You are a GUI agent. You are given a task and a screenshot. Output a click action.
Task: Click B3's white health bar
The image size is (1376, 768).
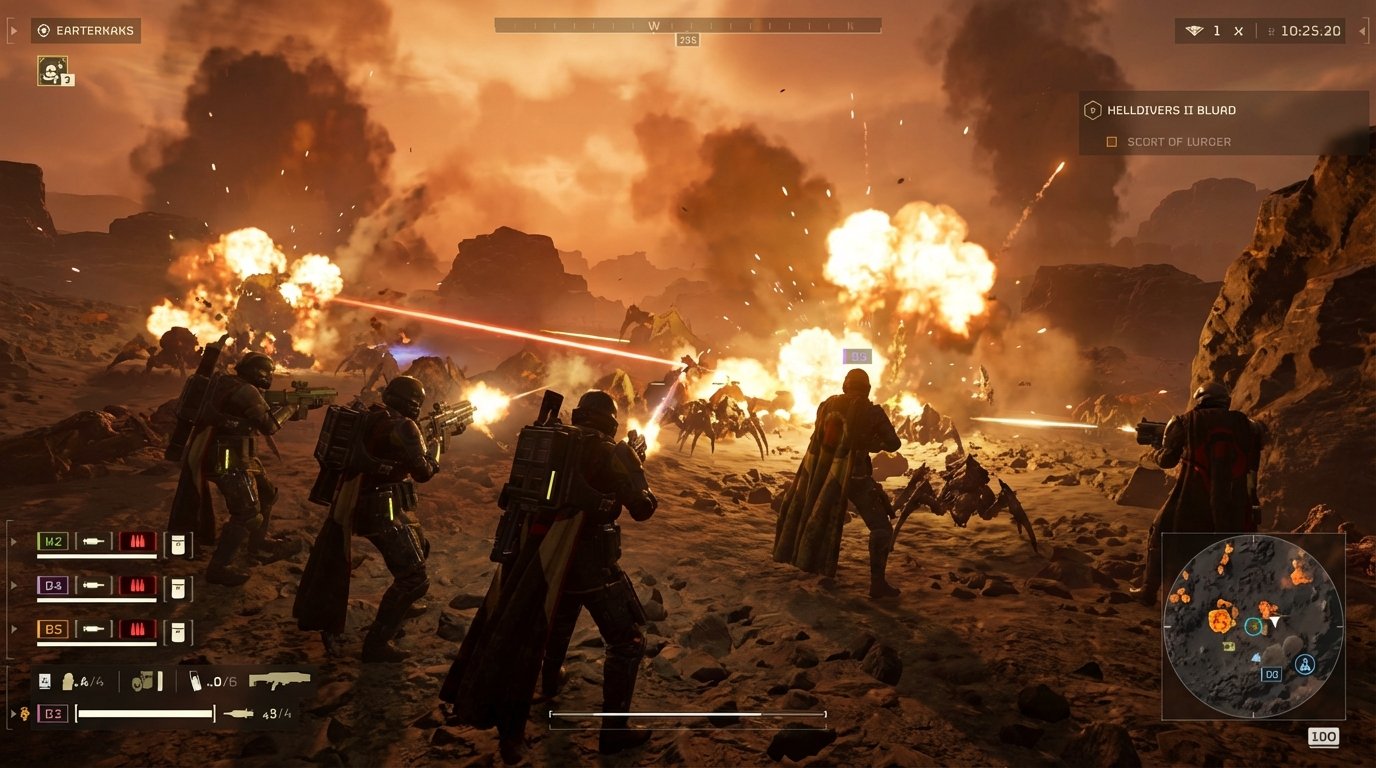pos(145,714)
